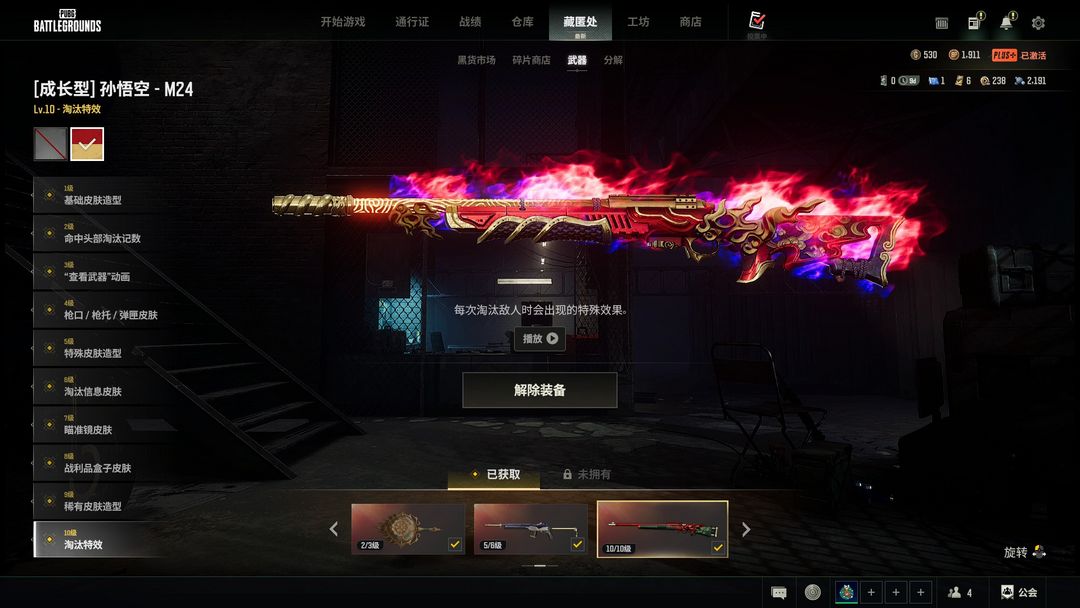Select the 5/8级 weapon skin thumbnail
This screenshot has height=608, width=1080.
[530, 528]
